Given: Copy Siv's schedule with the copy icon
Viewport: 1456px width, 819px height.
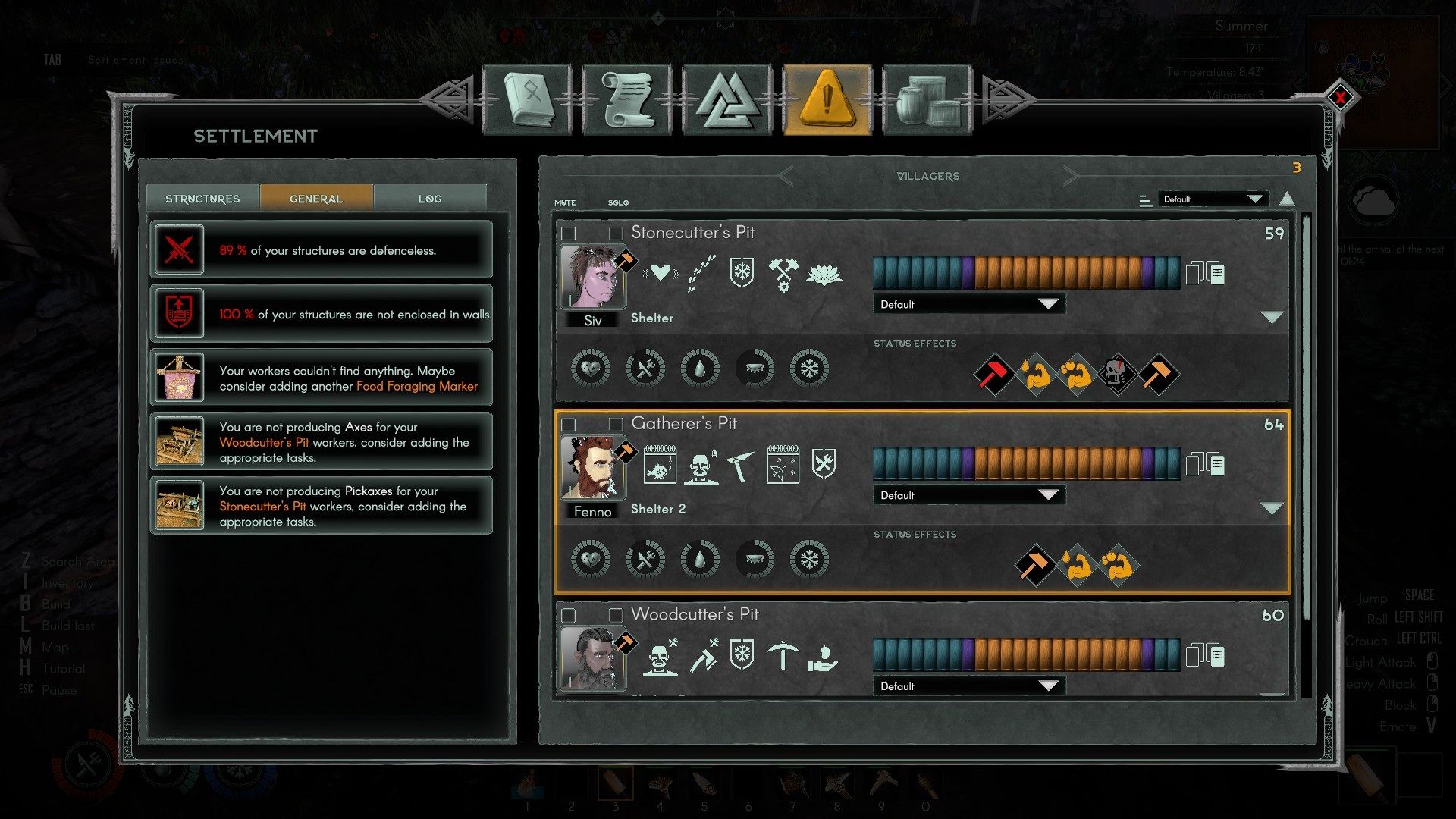Looking at the screenshot, I should [x=1205, y=273].
